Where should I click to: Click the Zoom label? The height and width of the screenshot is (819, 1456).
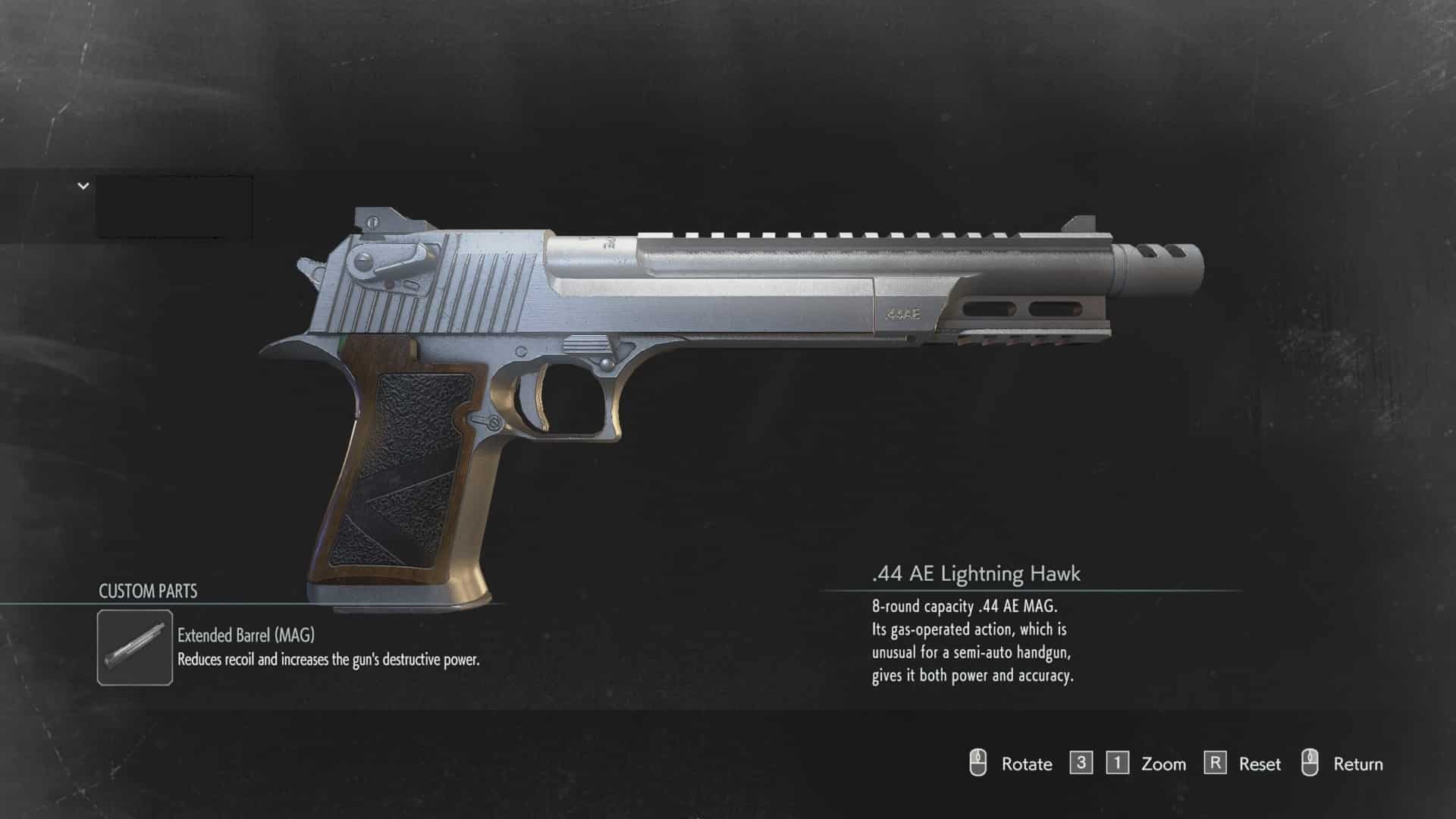1162,764
